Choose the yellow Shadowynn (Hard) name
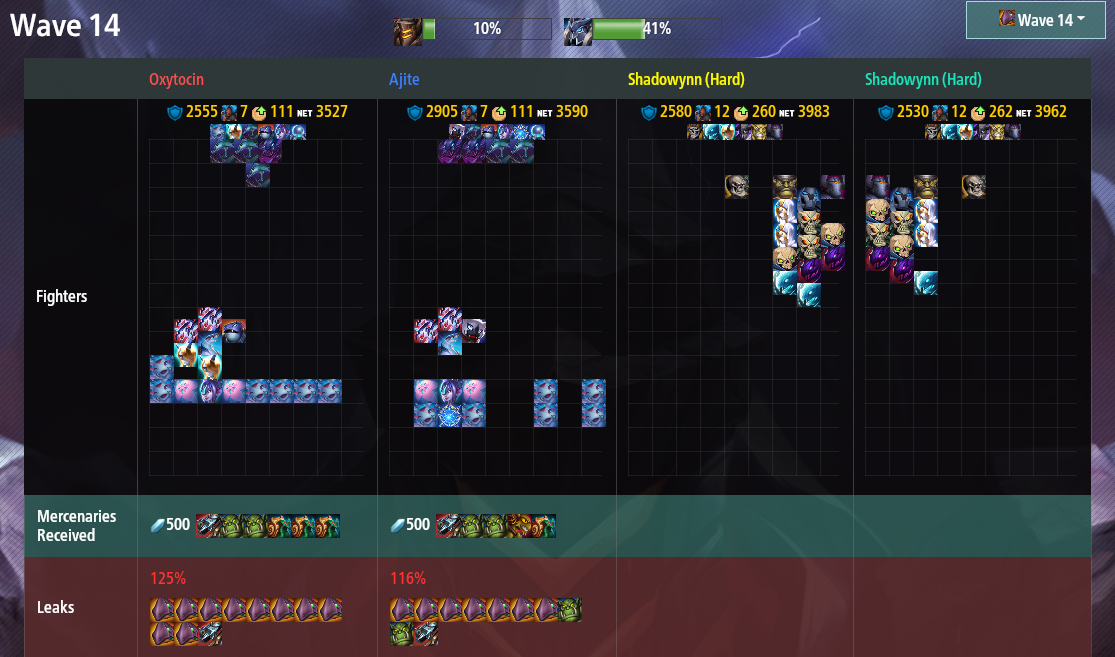This screenshot has height=657, width=1115. pyautogui.click(x=686, y=79)
